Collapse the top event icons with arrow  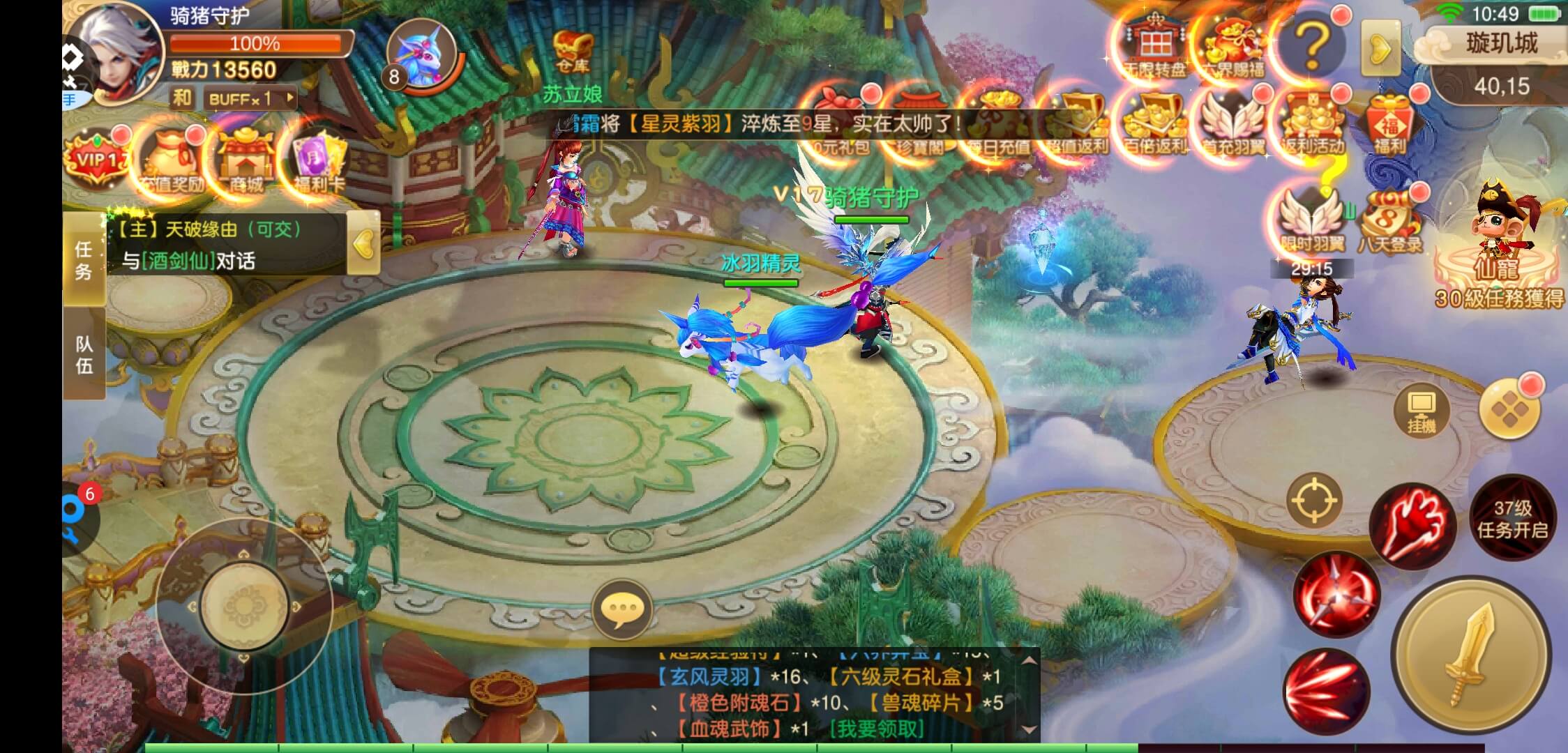click(1380, 48)
